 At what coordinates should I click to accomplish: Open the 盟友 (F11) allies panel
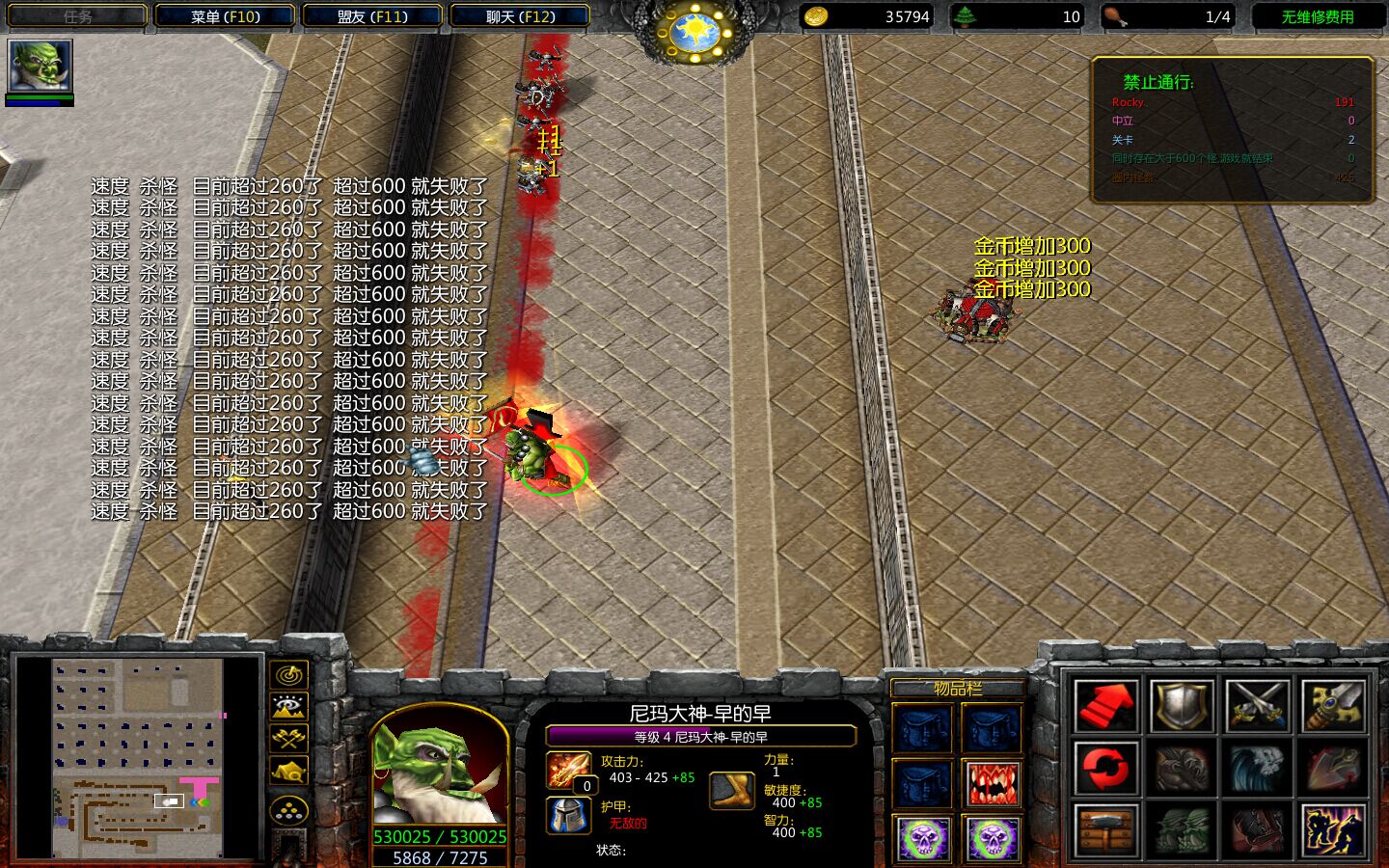click(372, 16)
